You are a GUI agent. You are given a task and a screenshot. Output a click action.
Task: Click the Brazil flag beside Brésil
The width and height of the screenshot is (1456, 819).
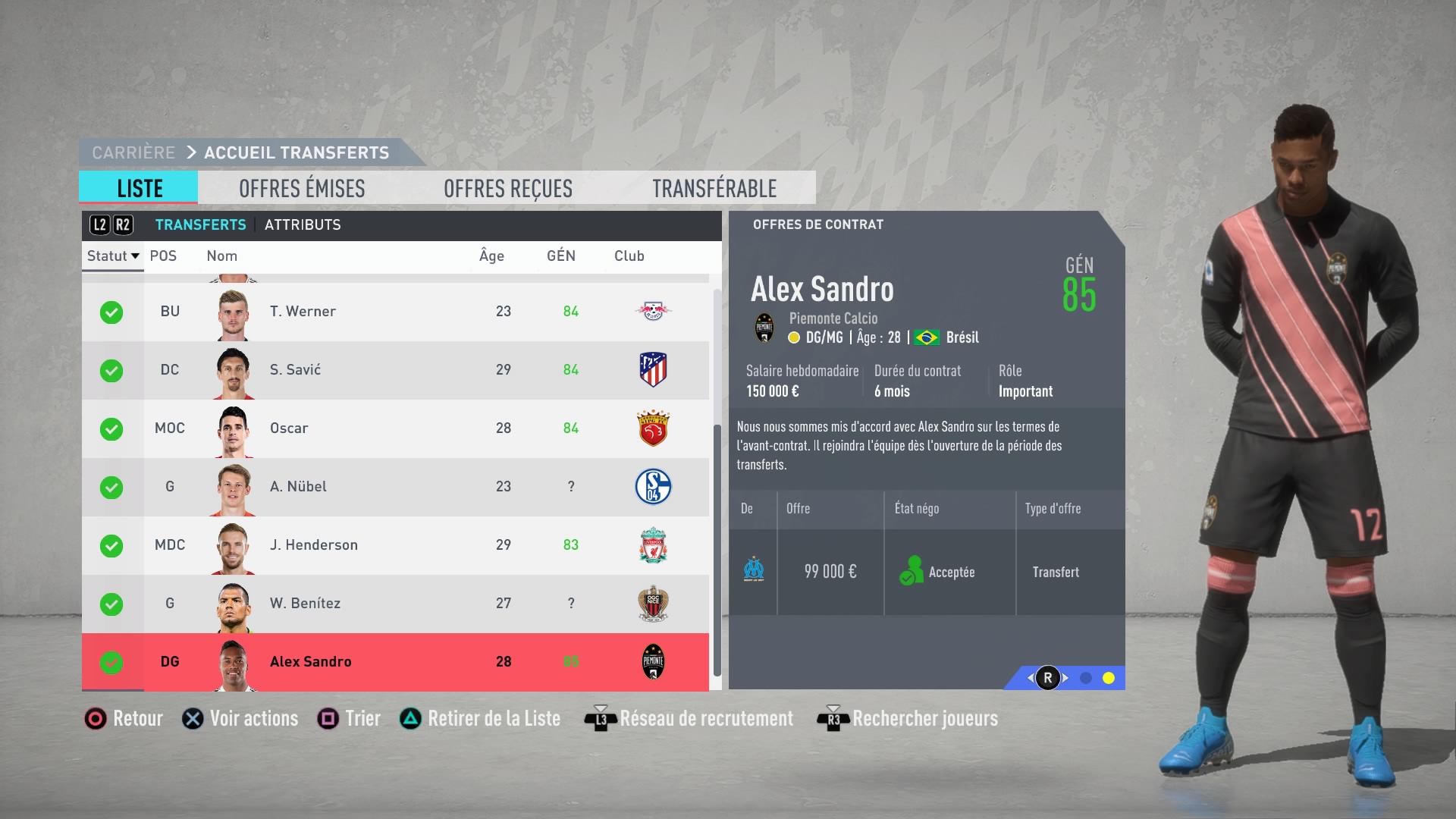[925, 337]
